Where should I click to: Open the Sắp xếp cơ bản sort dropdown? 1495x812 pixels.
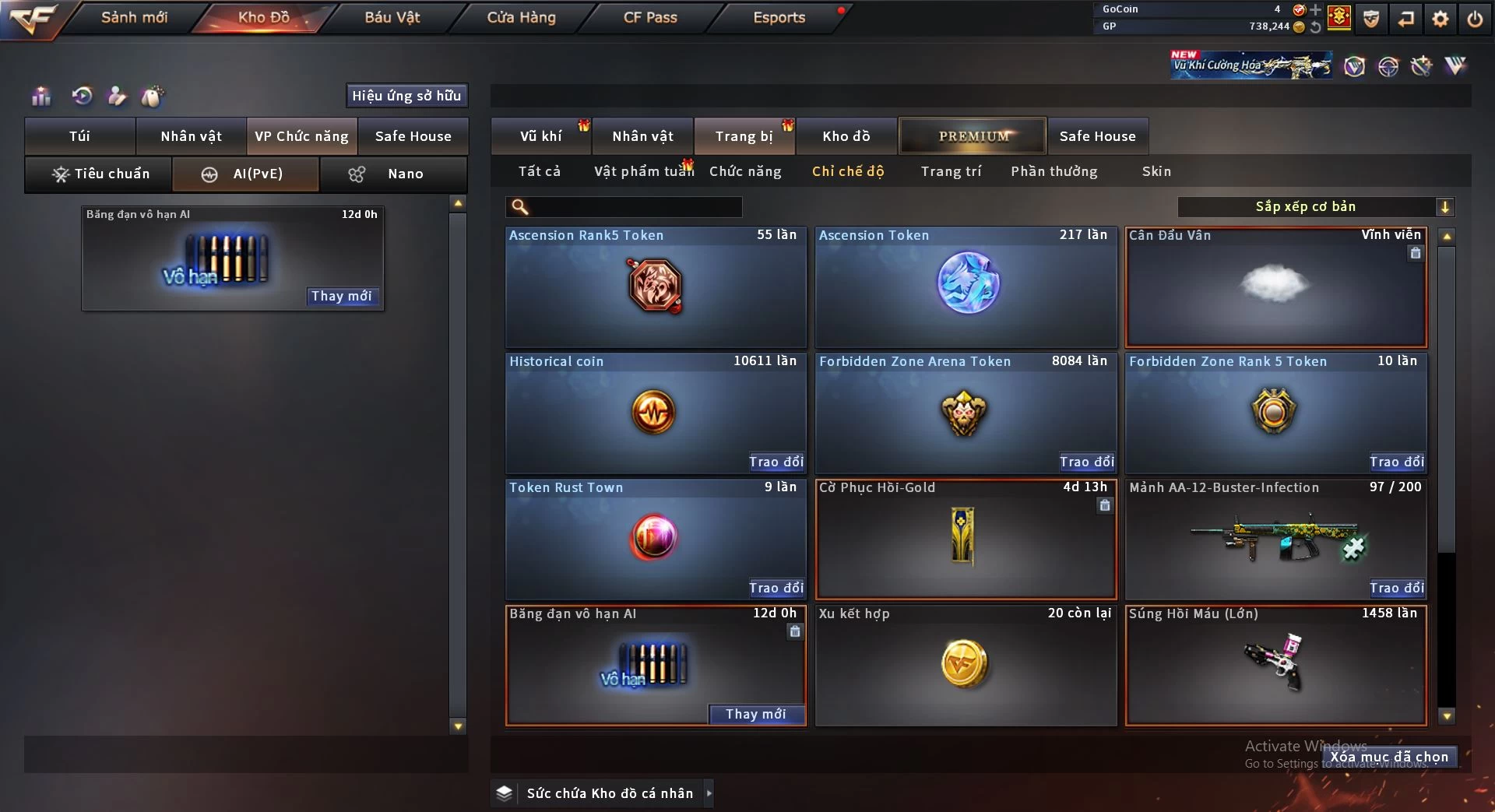coord(1315,207)
